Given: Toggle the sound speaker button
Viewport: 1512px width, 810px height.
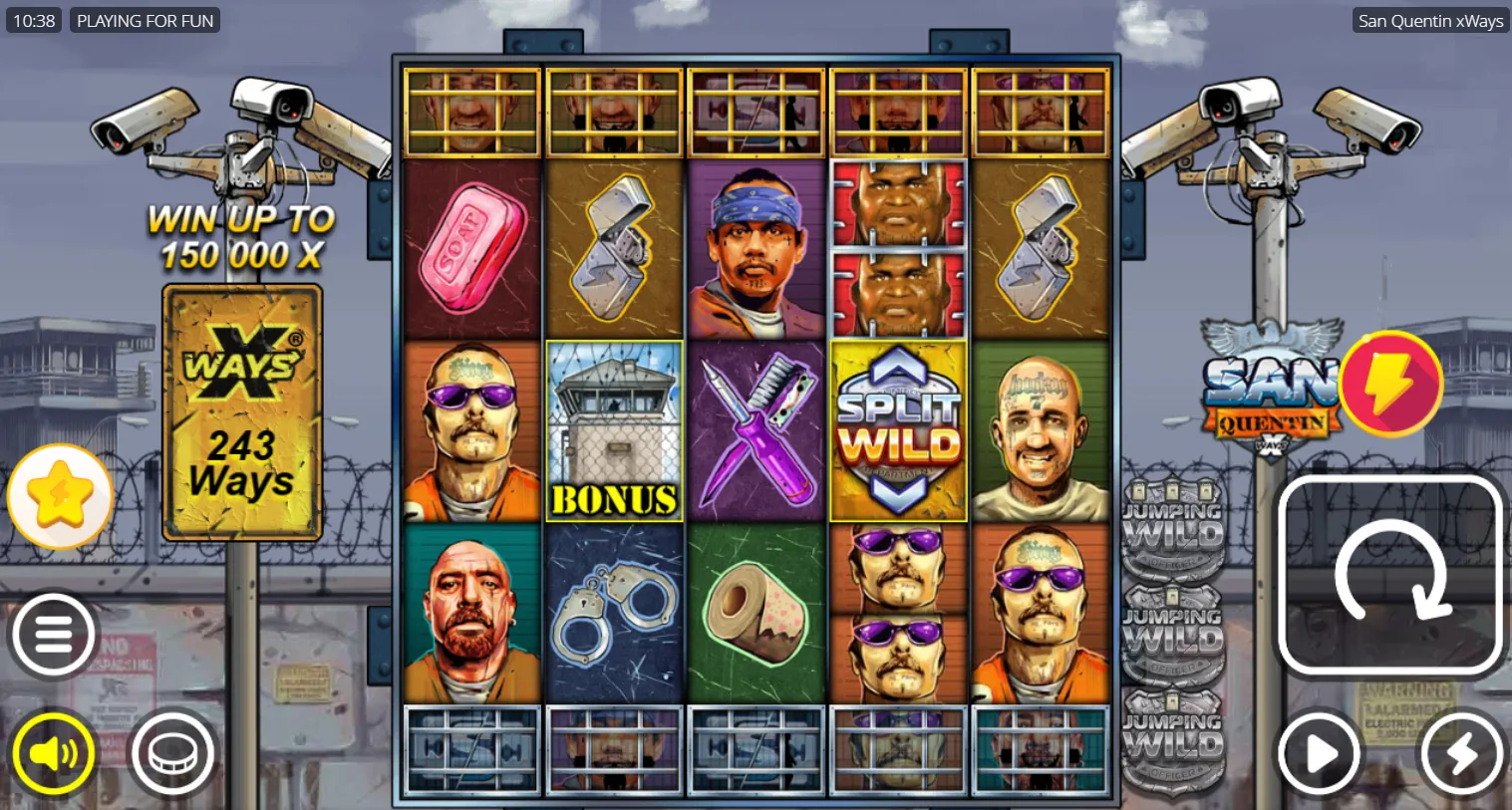Looking at the screenshot, I should 54,754.
